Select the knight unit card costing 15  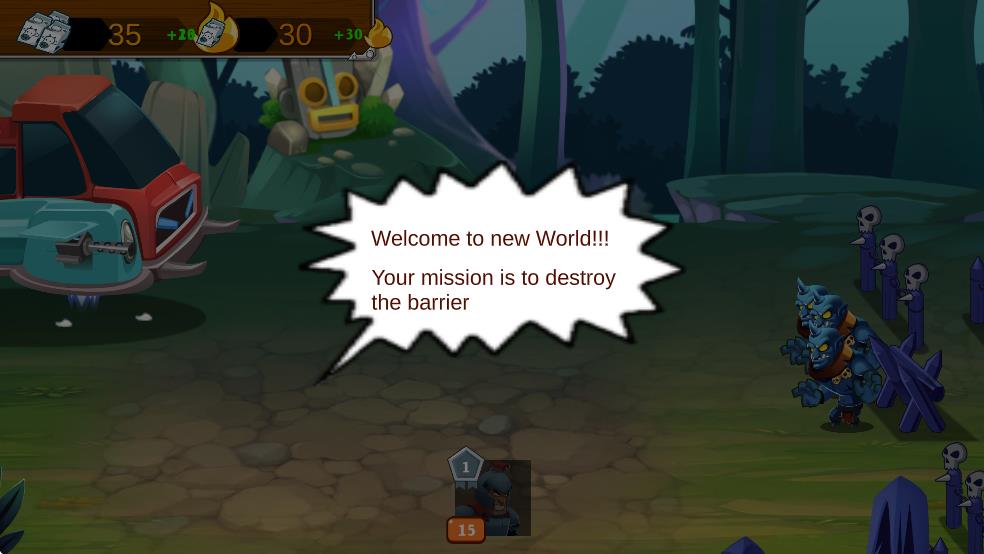pyautogui.click(x=492, y=498)
